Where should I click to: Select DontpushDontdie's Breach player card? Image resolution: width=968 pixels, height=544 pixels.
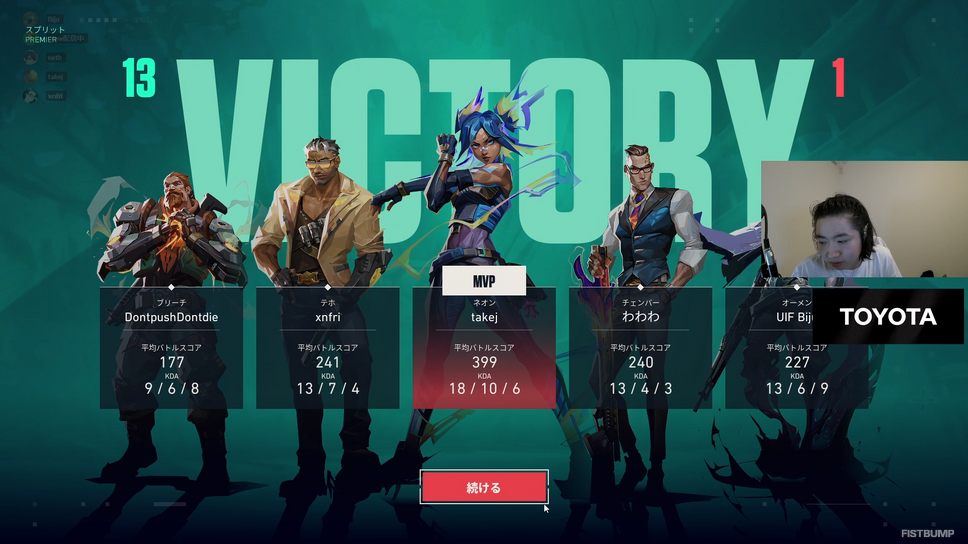pyautogui.click(x=171, y=348)
